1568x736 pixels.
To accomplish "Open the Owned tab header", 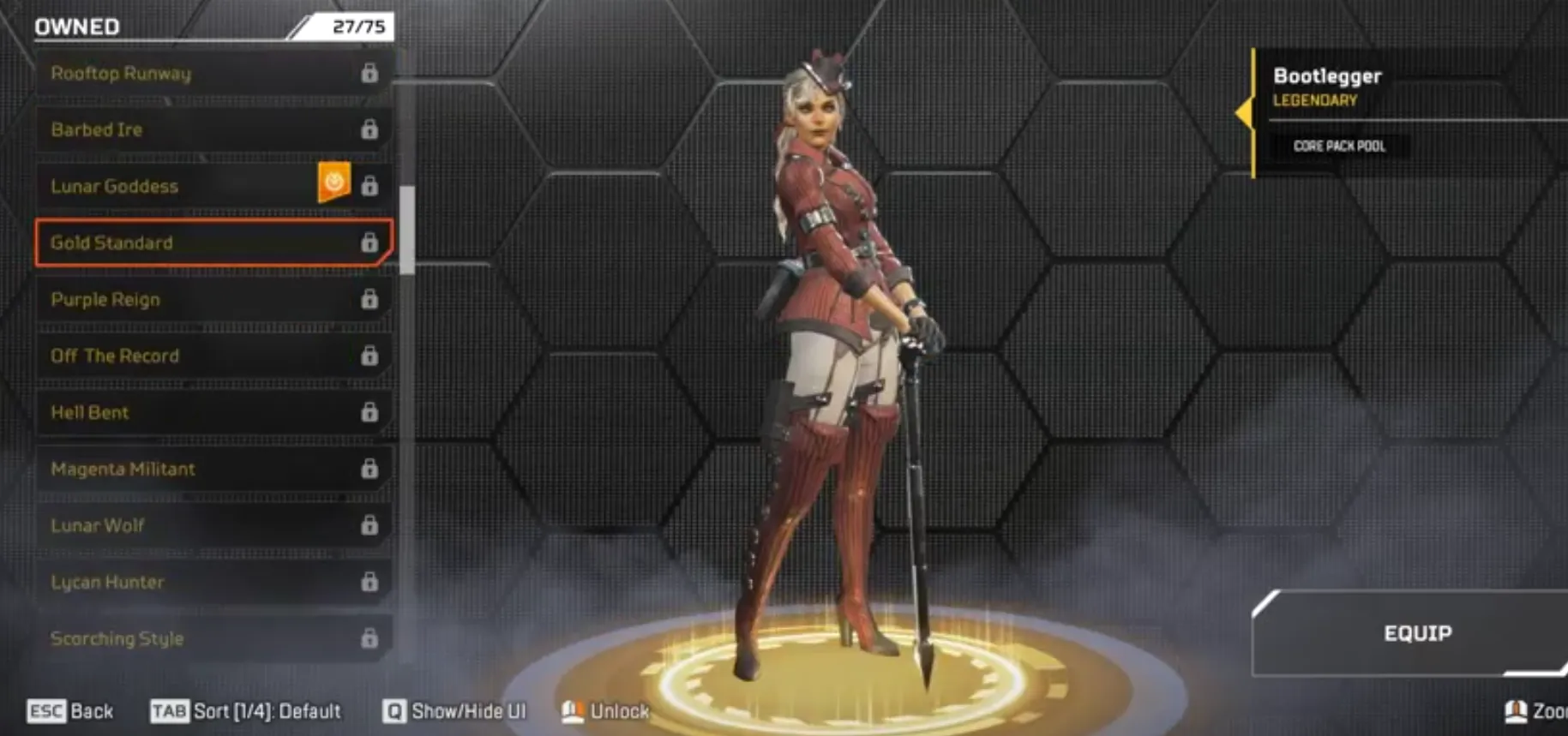I will [75, 26].
